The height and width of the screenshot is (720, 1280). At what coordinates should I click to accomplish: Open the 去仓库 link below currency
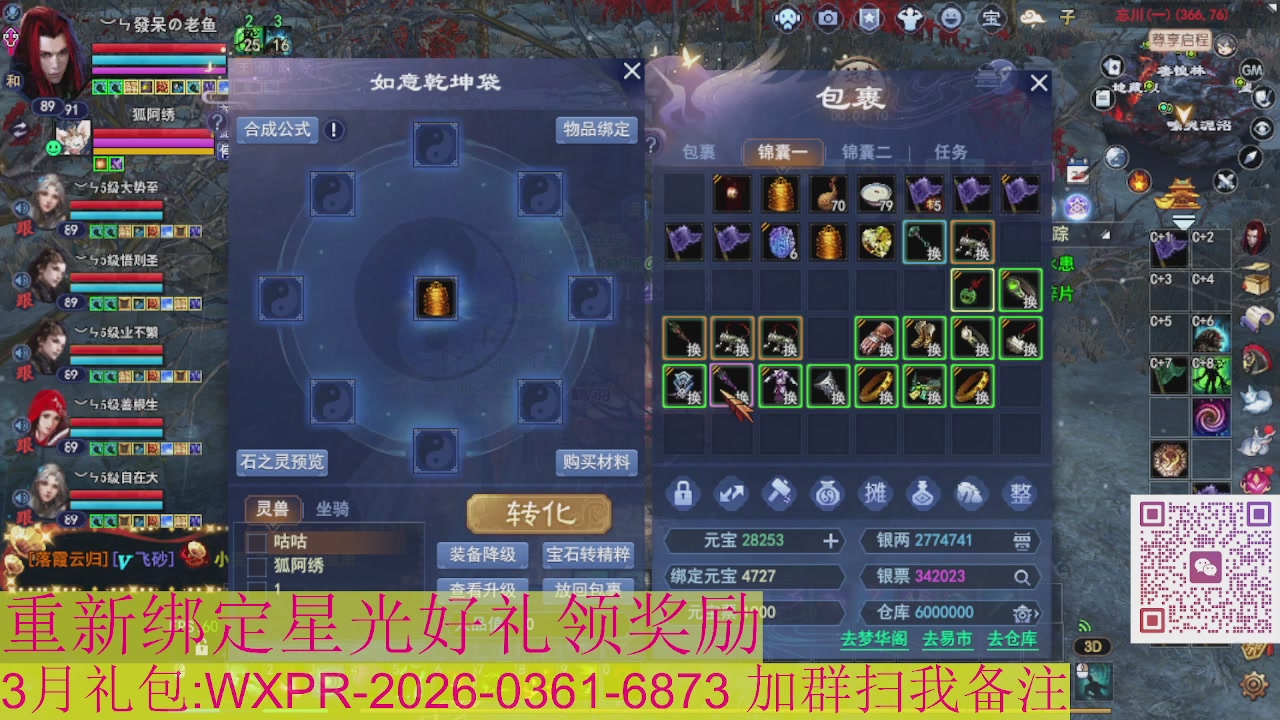pos(1013,638)
